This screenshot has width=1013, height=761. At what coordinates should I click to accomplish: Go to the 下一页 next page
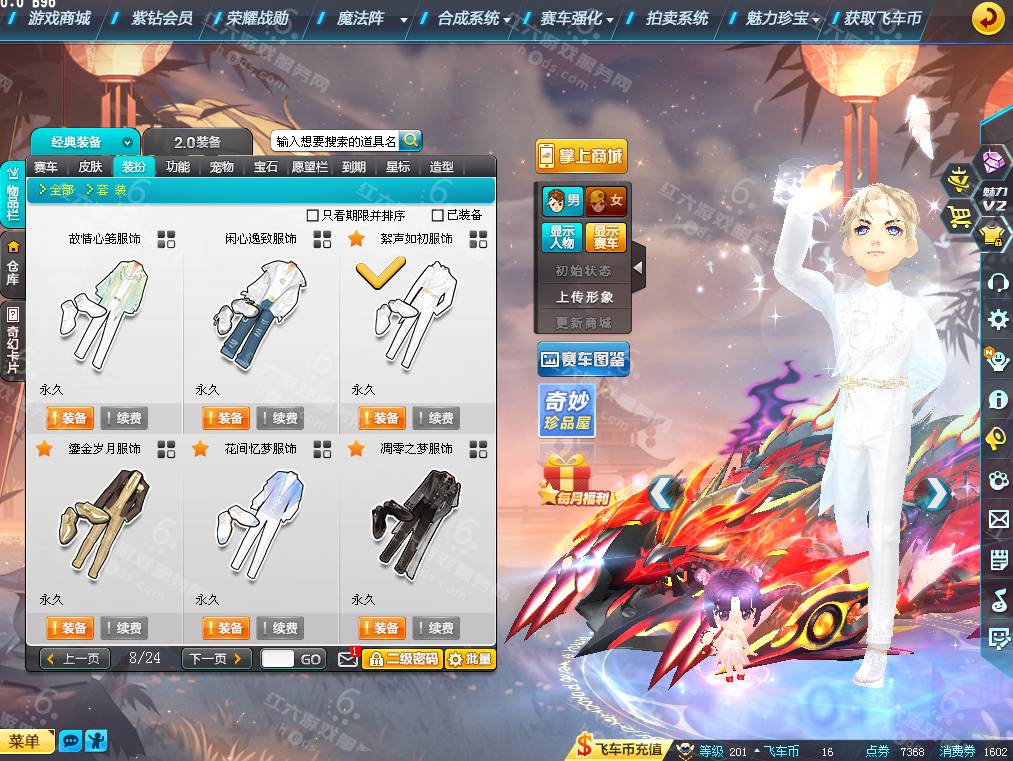point(216,658)
